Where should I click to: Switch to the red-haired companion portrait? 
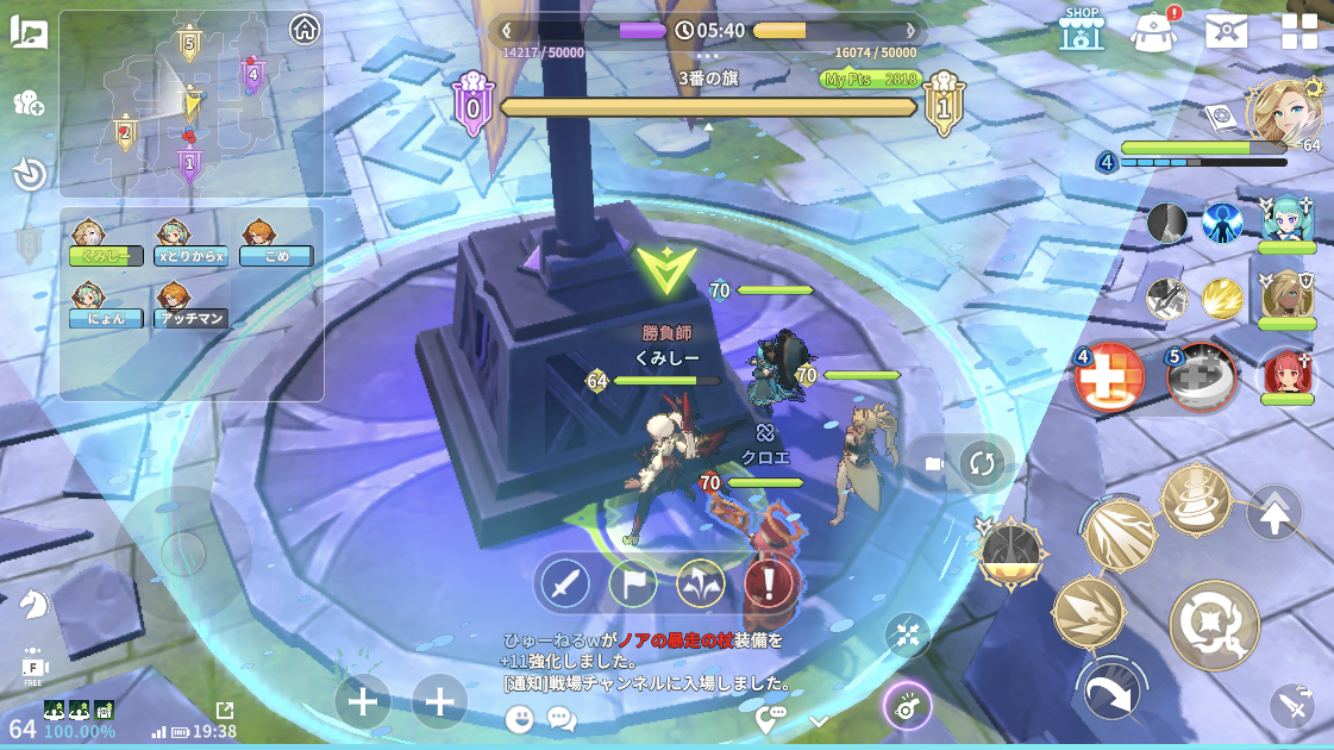pyautogui.click(x=1286, y=376)
